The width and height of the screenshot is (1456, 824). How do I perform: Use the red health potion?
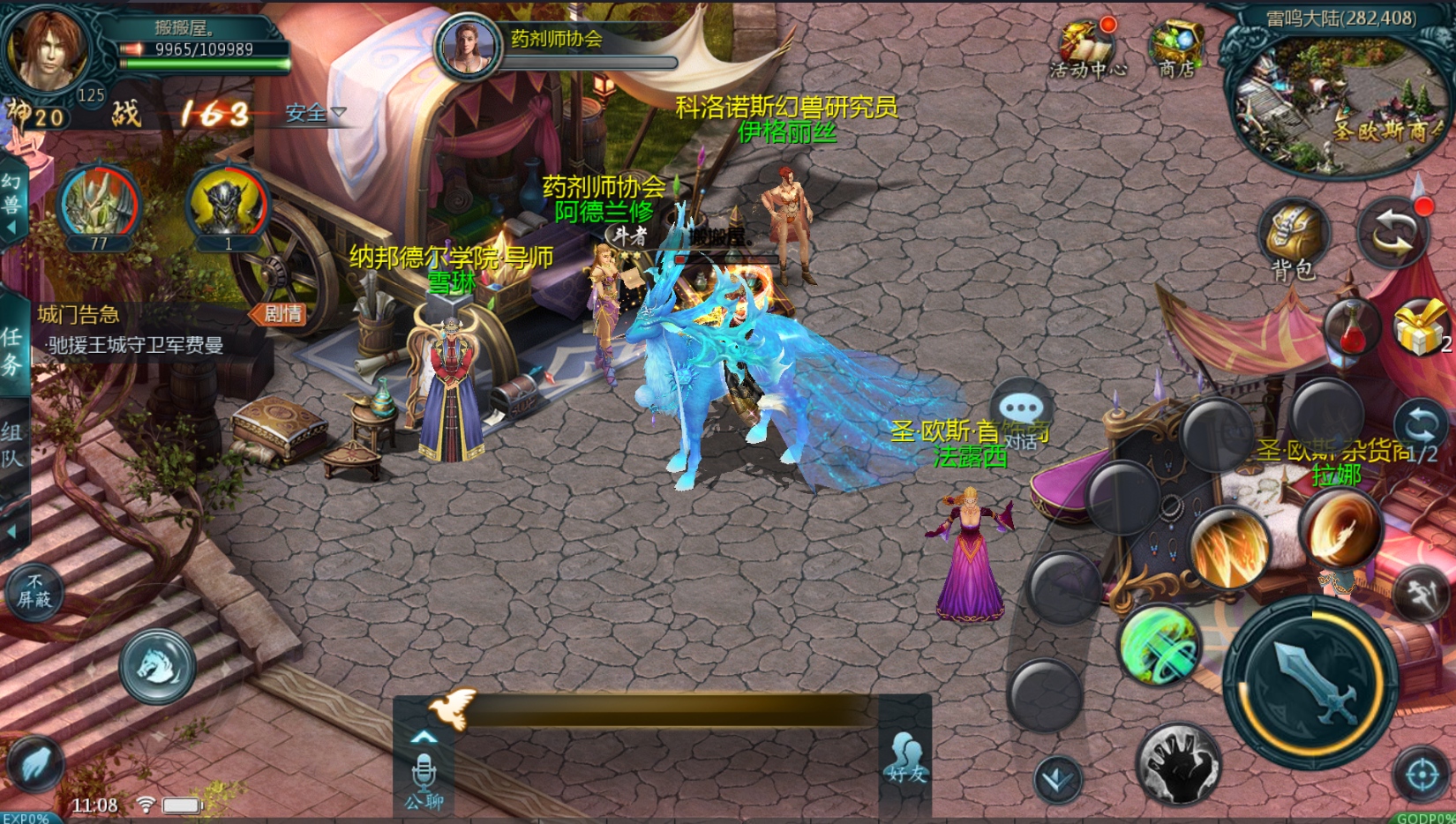click(x=1350, y=329)
